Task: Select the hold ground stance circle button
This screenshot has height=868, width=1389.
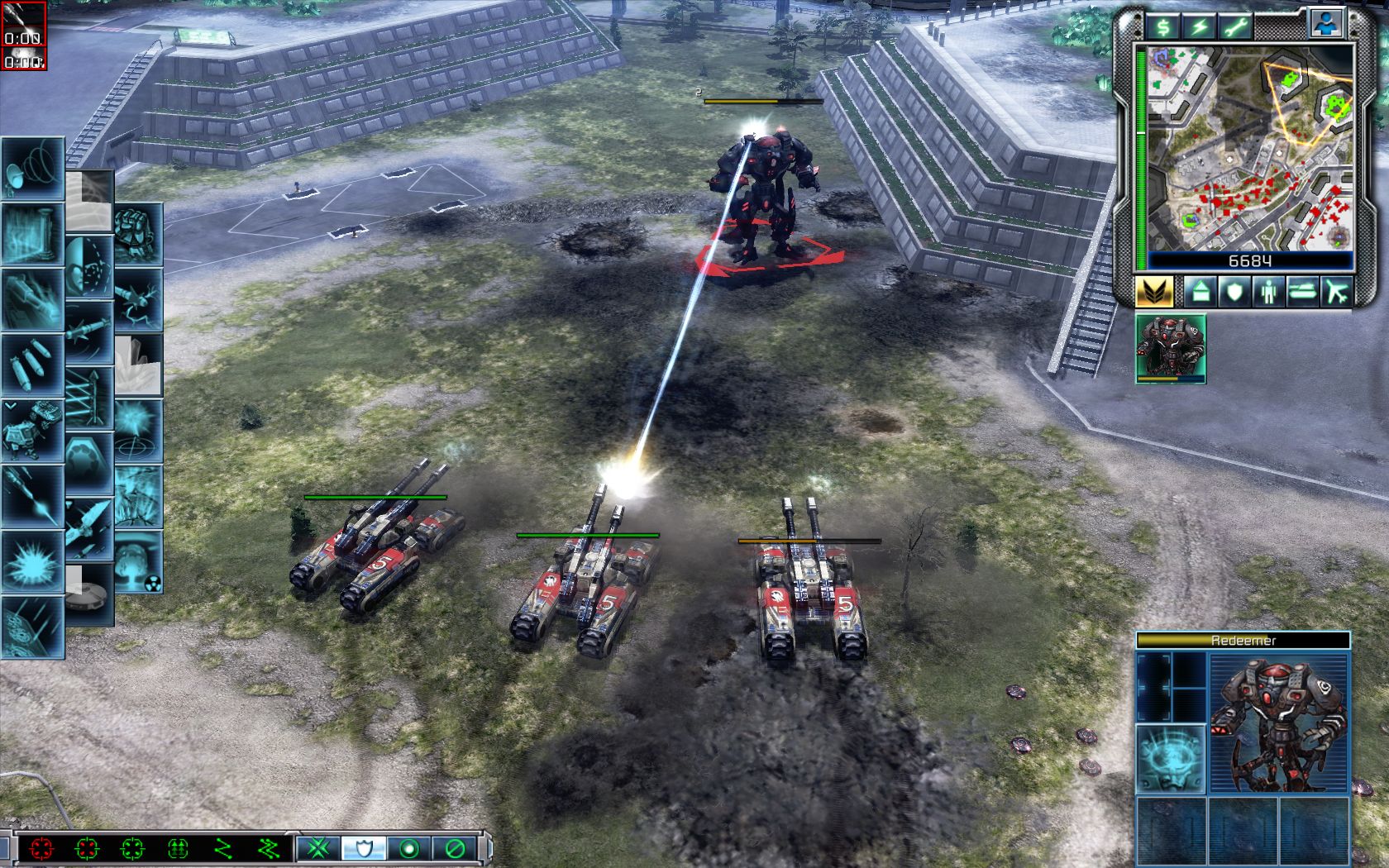Action: (408, 848)
